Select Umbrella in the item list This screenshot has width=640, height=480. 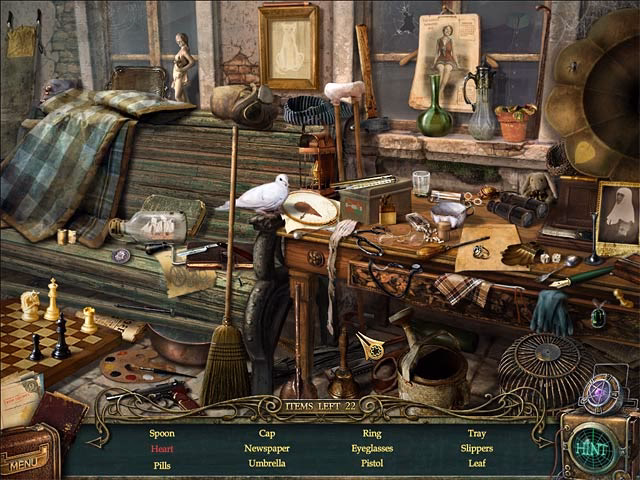[267, 464]
